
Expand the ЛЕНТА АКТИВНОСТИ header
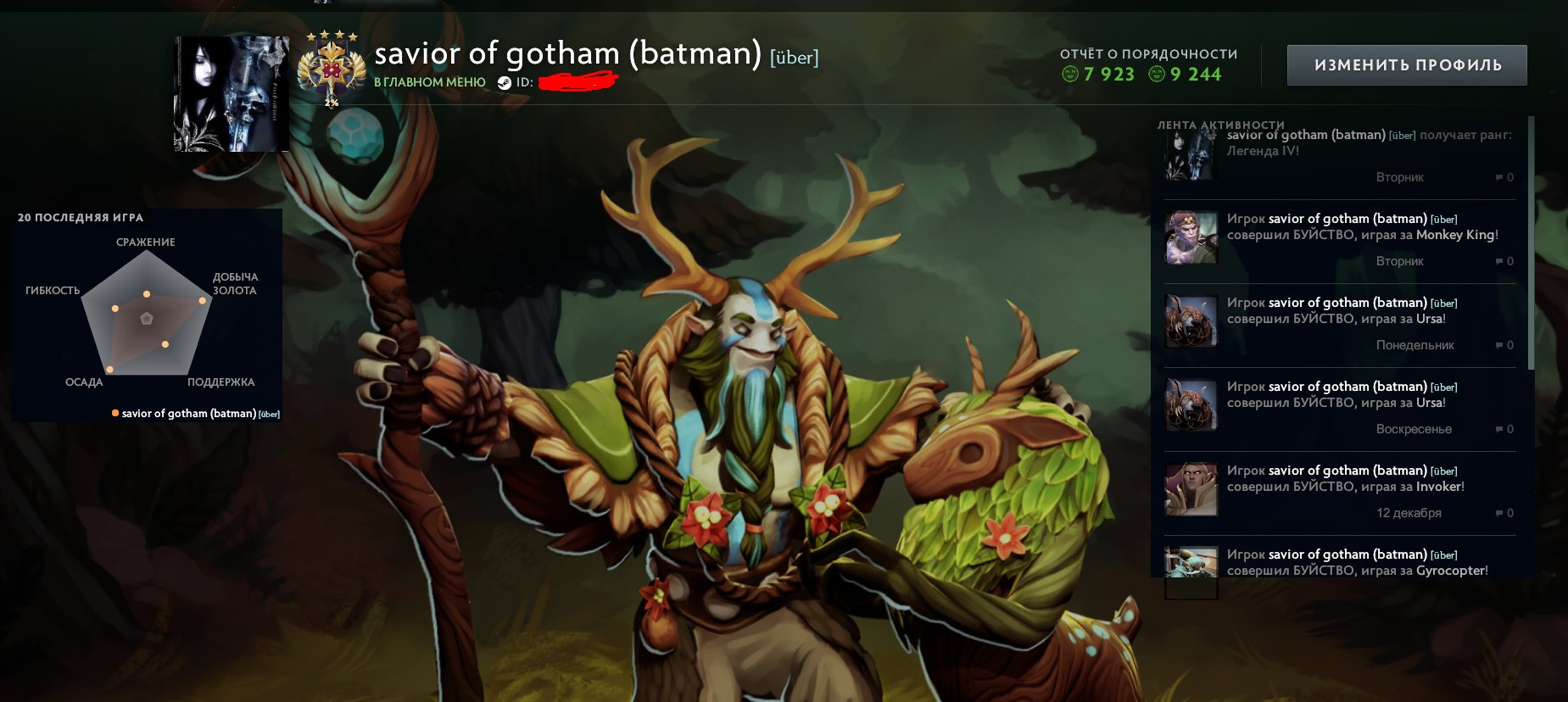pos(1219,125)
